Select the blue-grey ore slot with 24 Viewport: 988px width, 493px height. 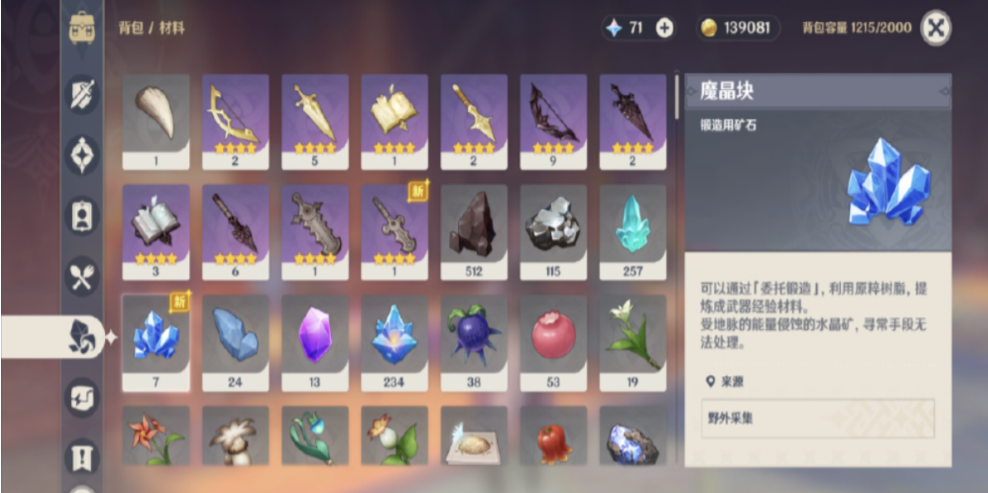(x=235, y=340)
